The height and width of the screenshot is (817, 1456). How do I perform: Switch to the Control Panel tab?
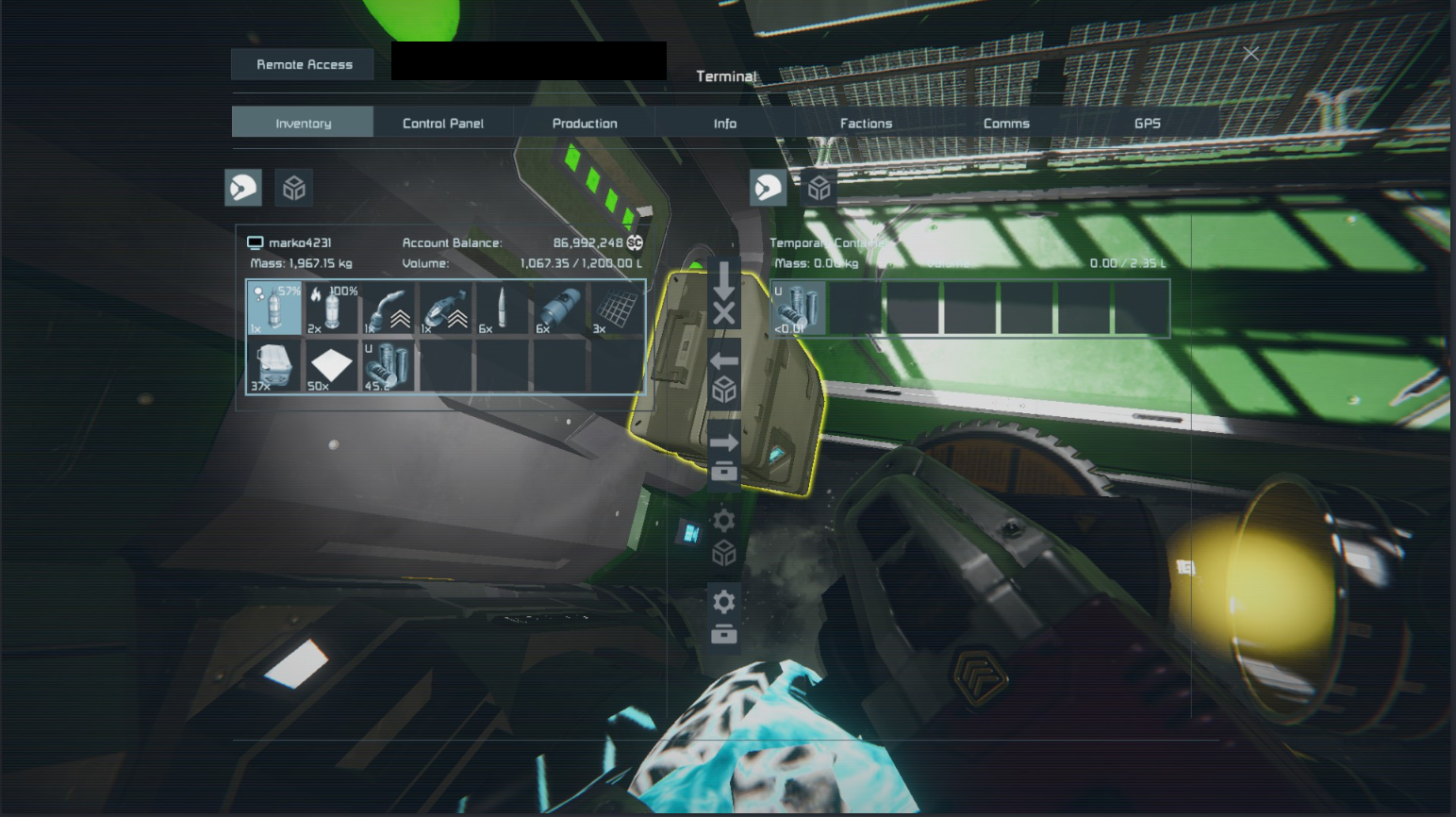point(442,123)
